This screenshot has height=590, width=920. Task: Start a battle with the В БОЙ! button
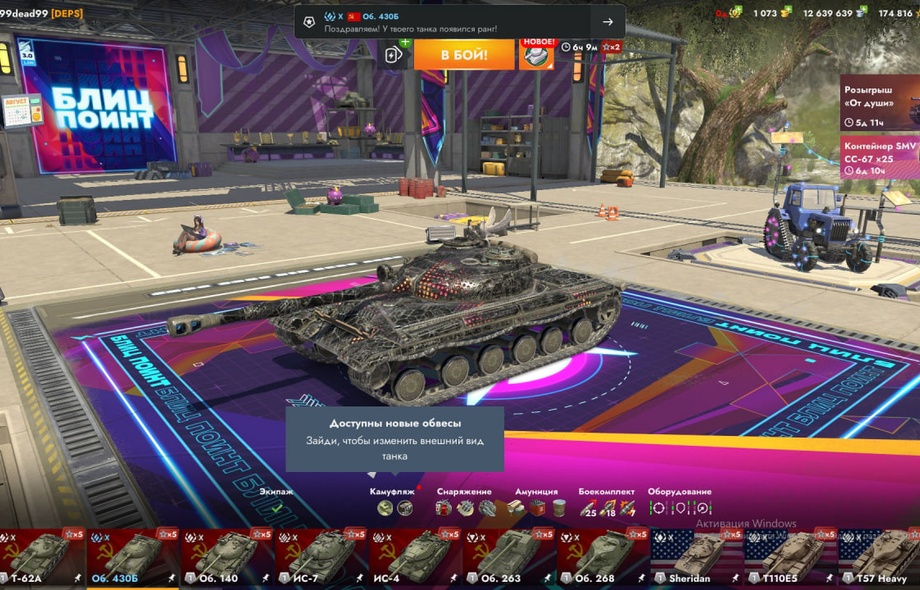click(x=463, y=54)
